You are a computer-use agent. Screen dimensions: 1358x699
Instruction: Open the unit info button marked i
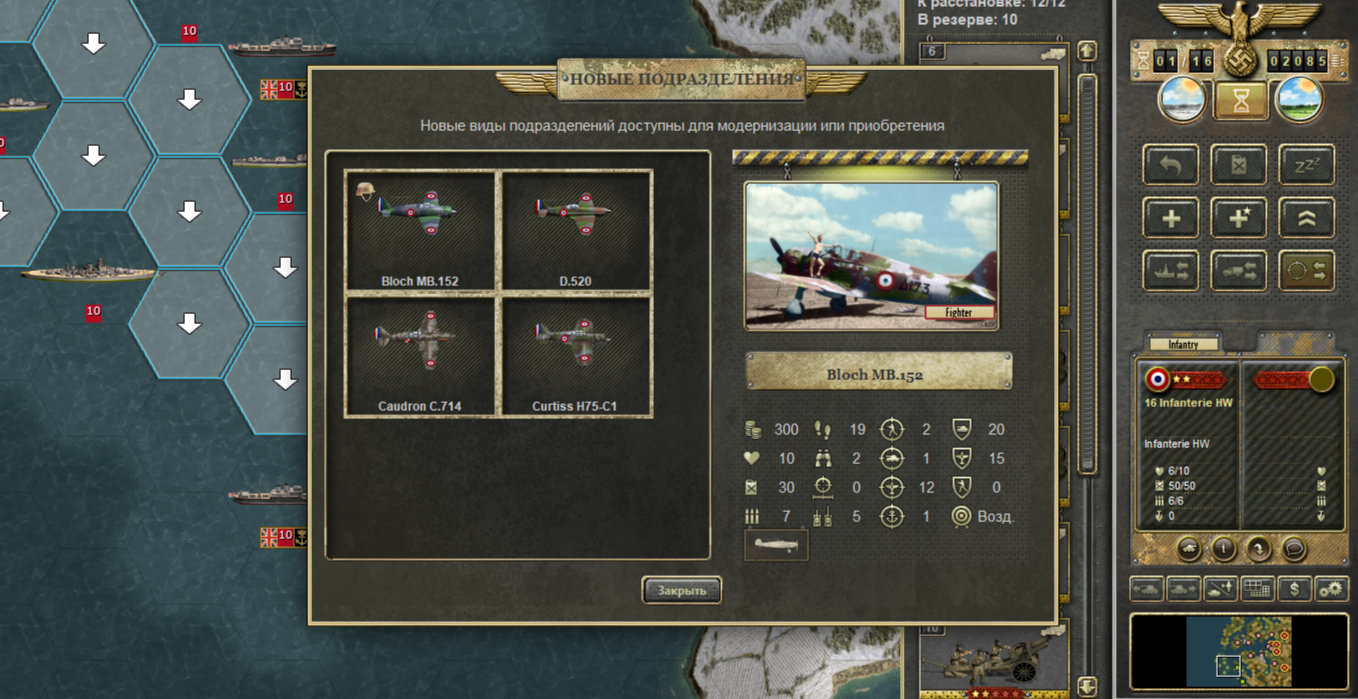(1224, 549)
